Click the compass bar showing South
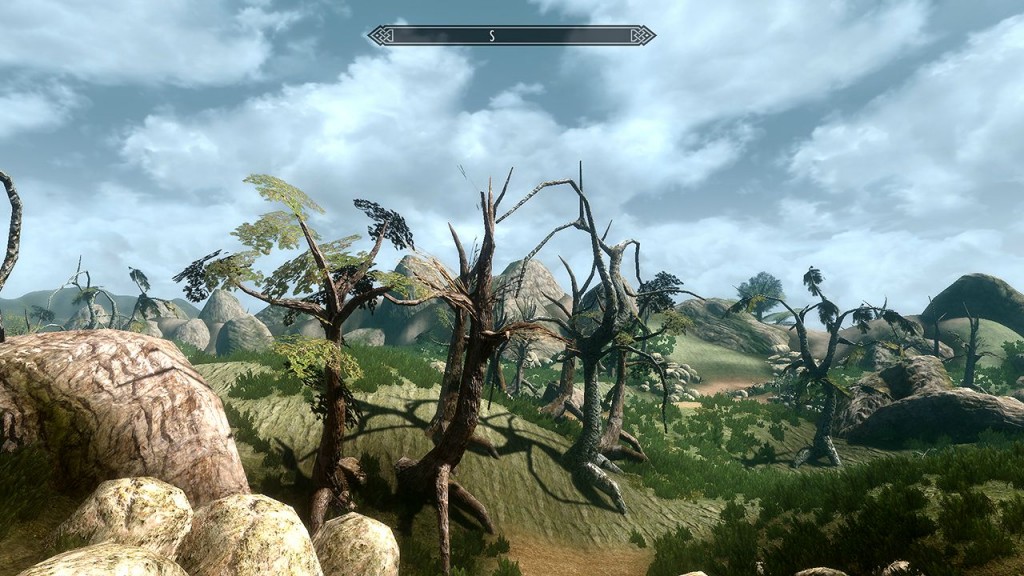Screen dimensions: 1024x576 (511, 36)
